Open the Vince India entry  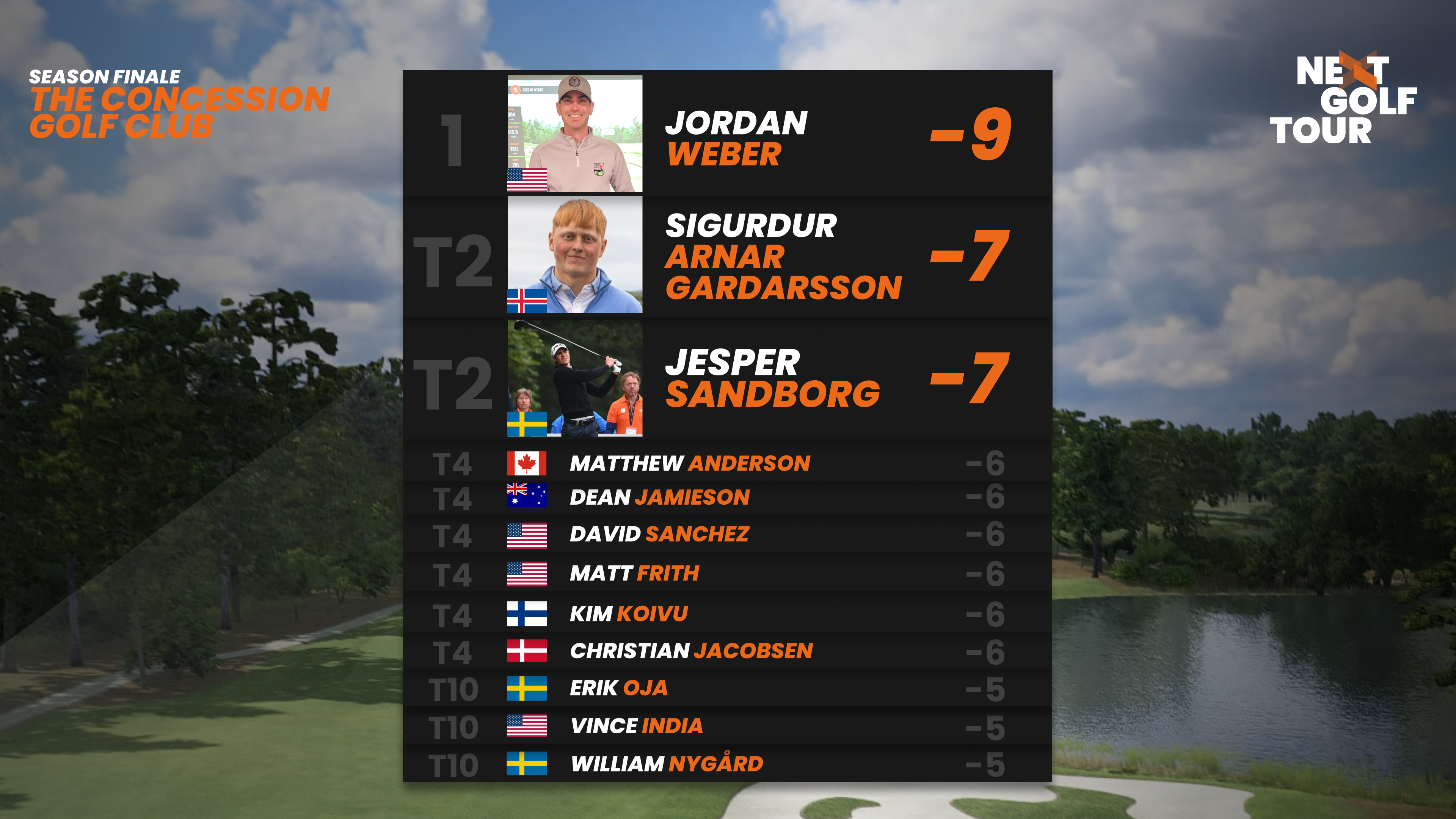point(727,726)
